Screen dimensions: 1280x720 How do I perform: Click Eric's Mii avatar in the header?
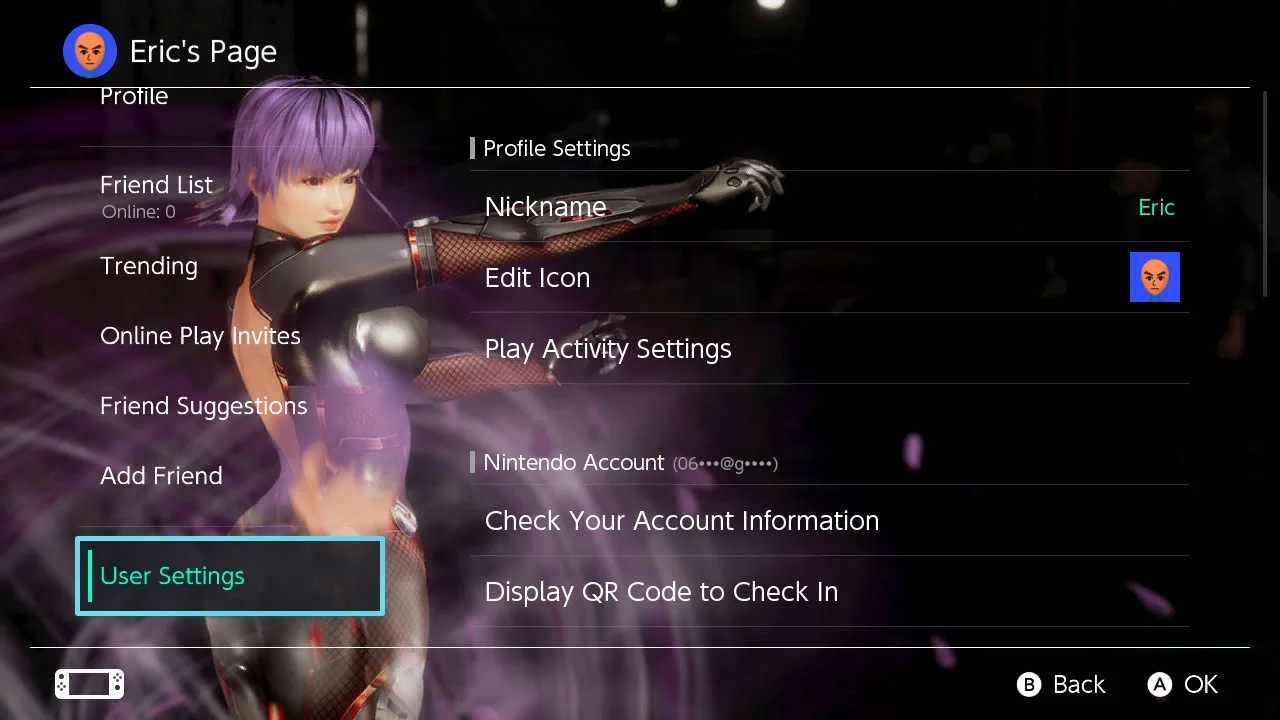pyautogui.click(x=89, y=51)
